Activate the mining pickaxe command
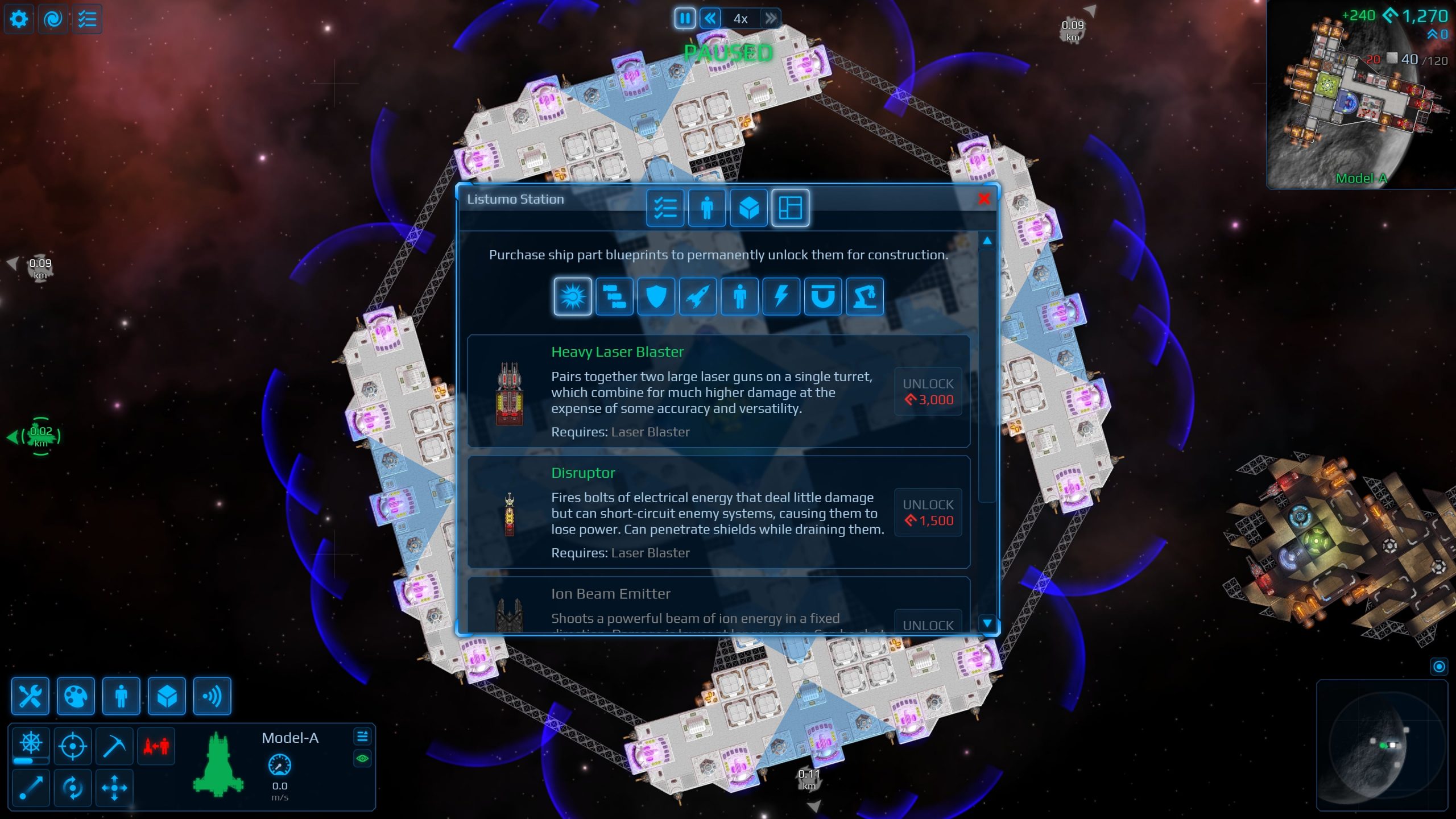The image size is (1456, 819). 114,745
